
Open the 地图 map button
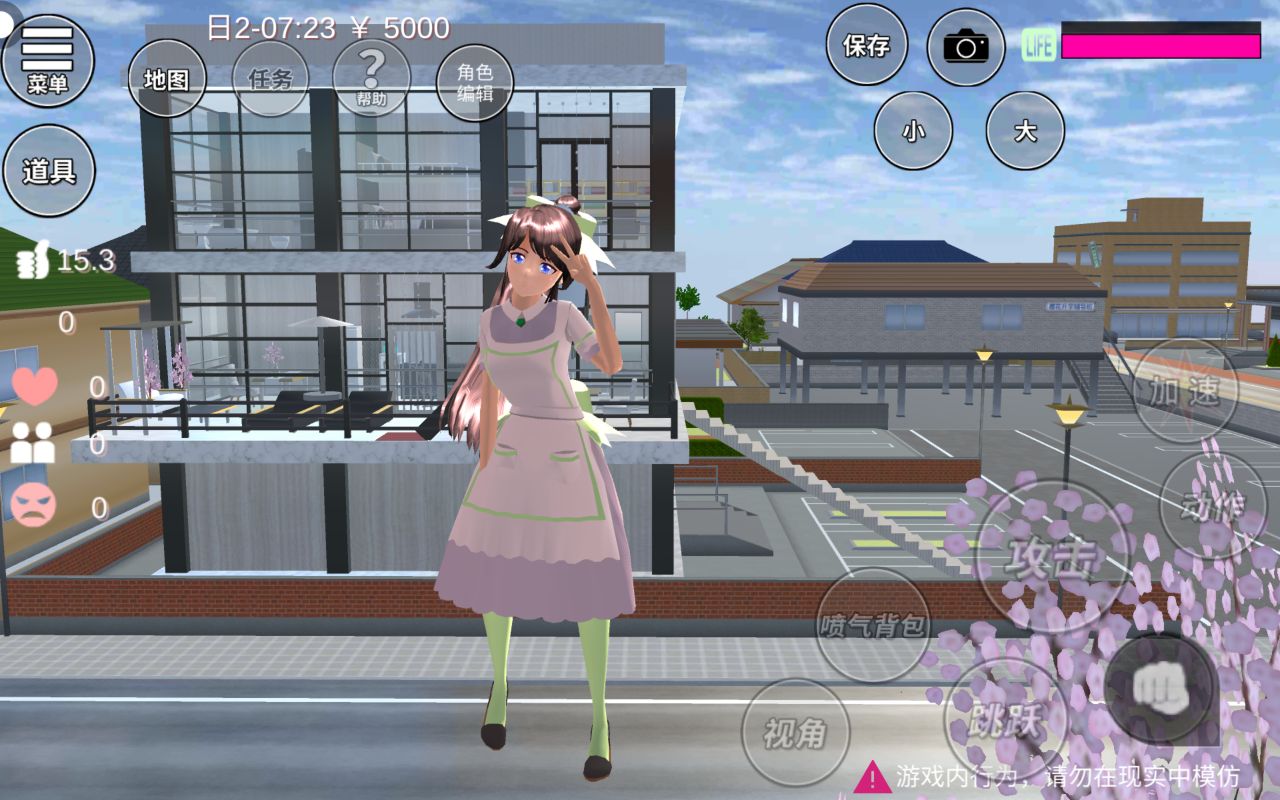pyautogui.click(x=166, y=80)
